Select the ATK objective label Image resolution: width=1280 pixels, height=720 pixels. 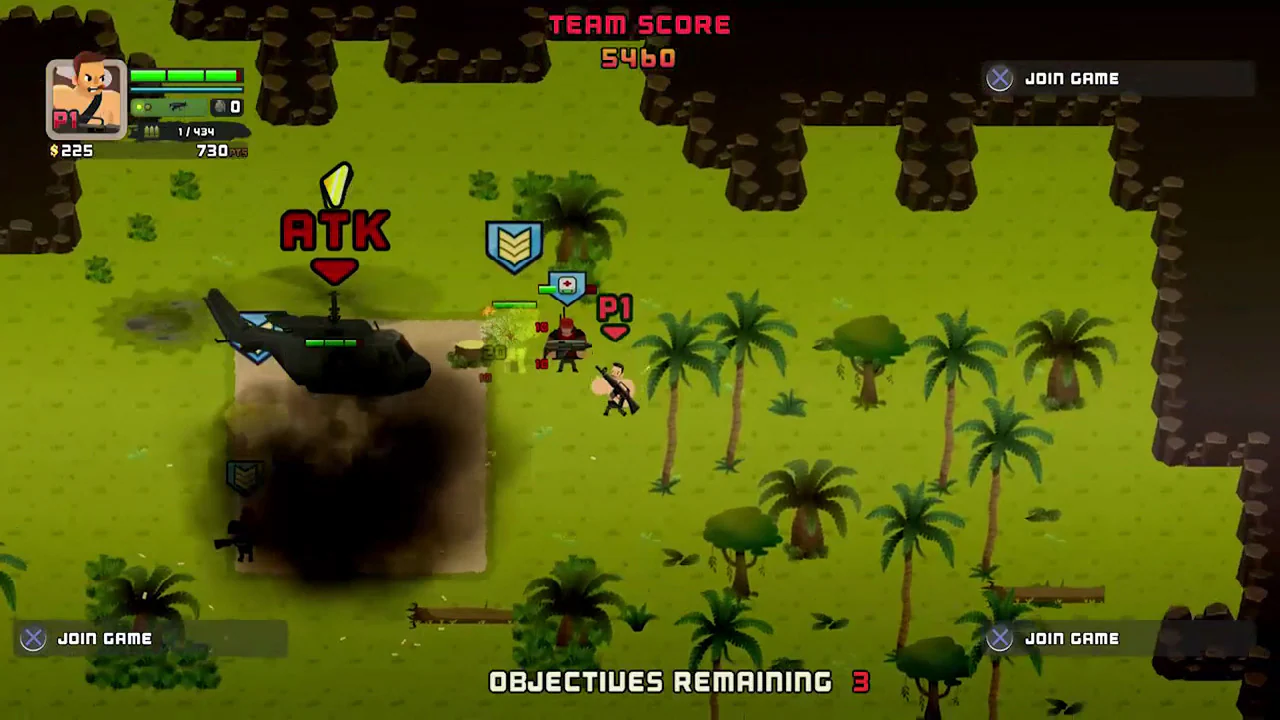(x=335, y=230)
